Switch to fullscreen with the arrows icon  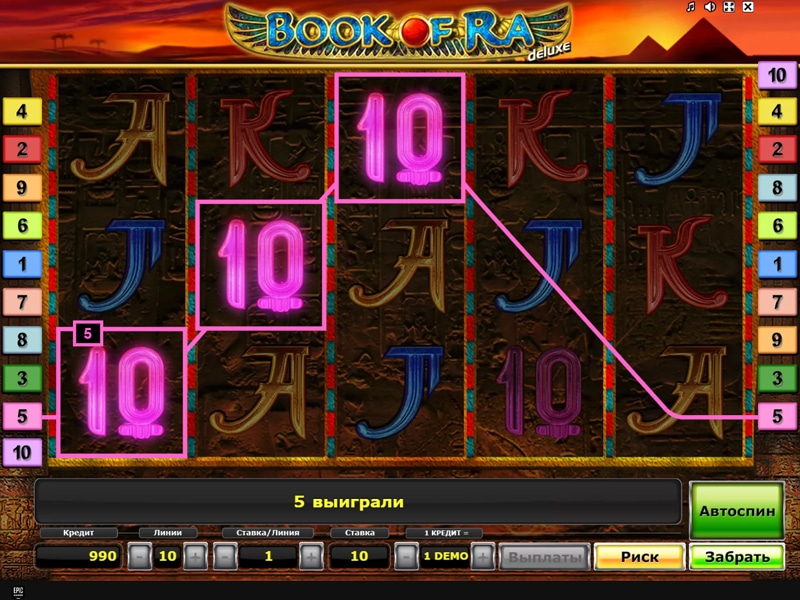pyautogui.click(x=728, y=7)
